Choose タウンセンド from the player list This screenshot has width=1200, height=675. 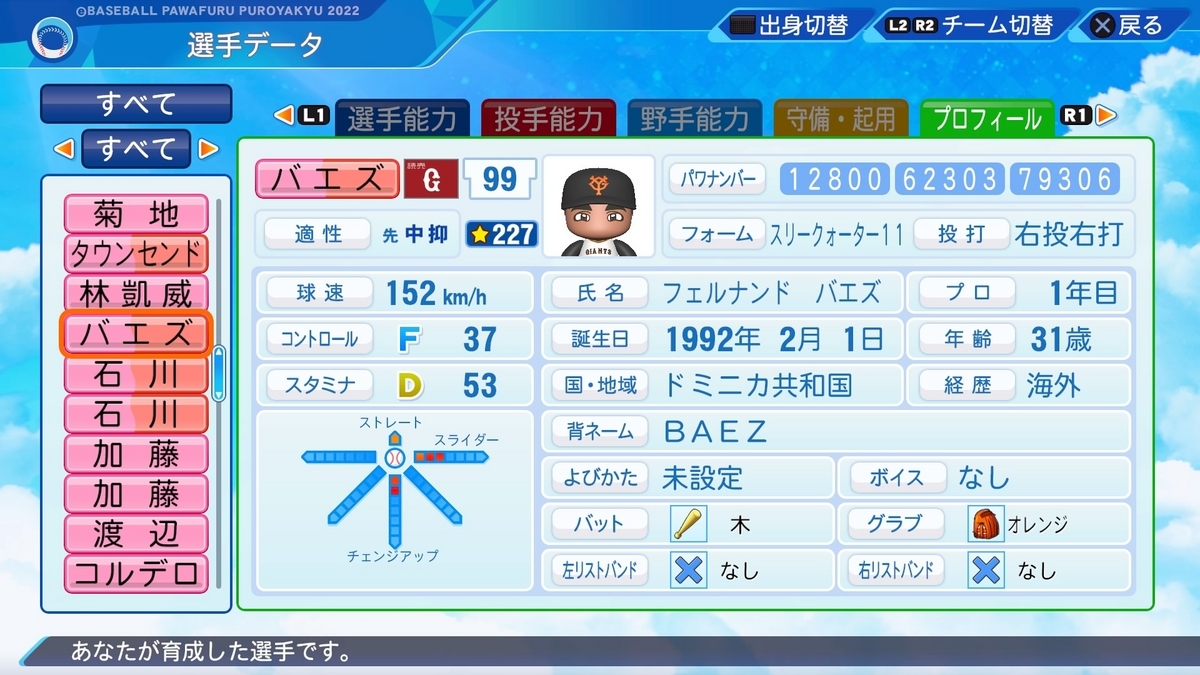pos(136,253)
